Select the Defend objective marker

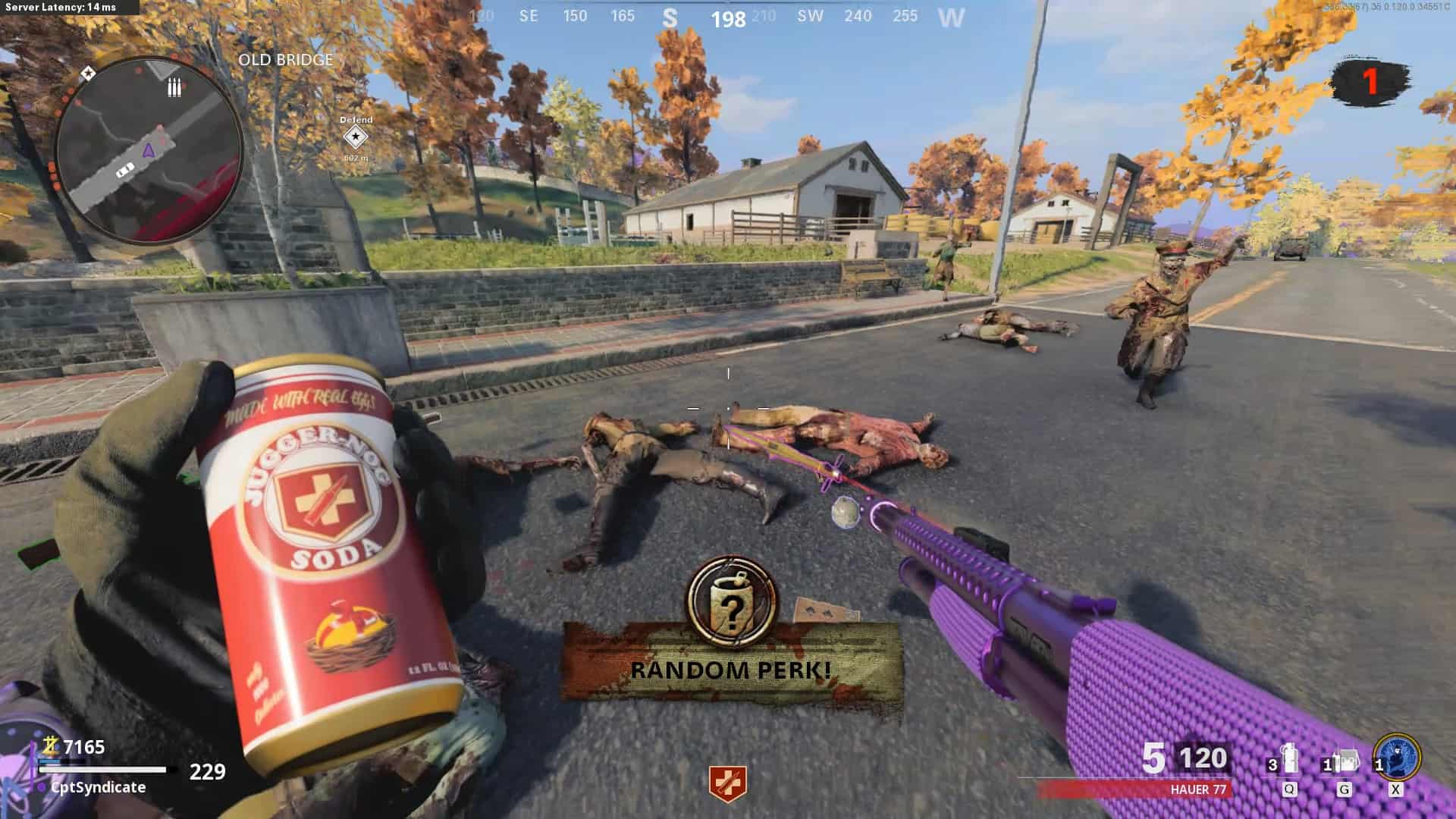(355, 137)
